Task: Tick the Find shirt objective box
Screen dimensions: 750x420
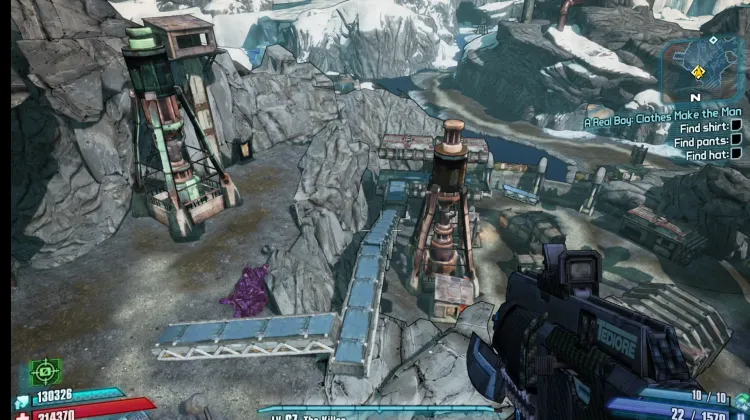Action: (x=736, y=127)
